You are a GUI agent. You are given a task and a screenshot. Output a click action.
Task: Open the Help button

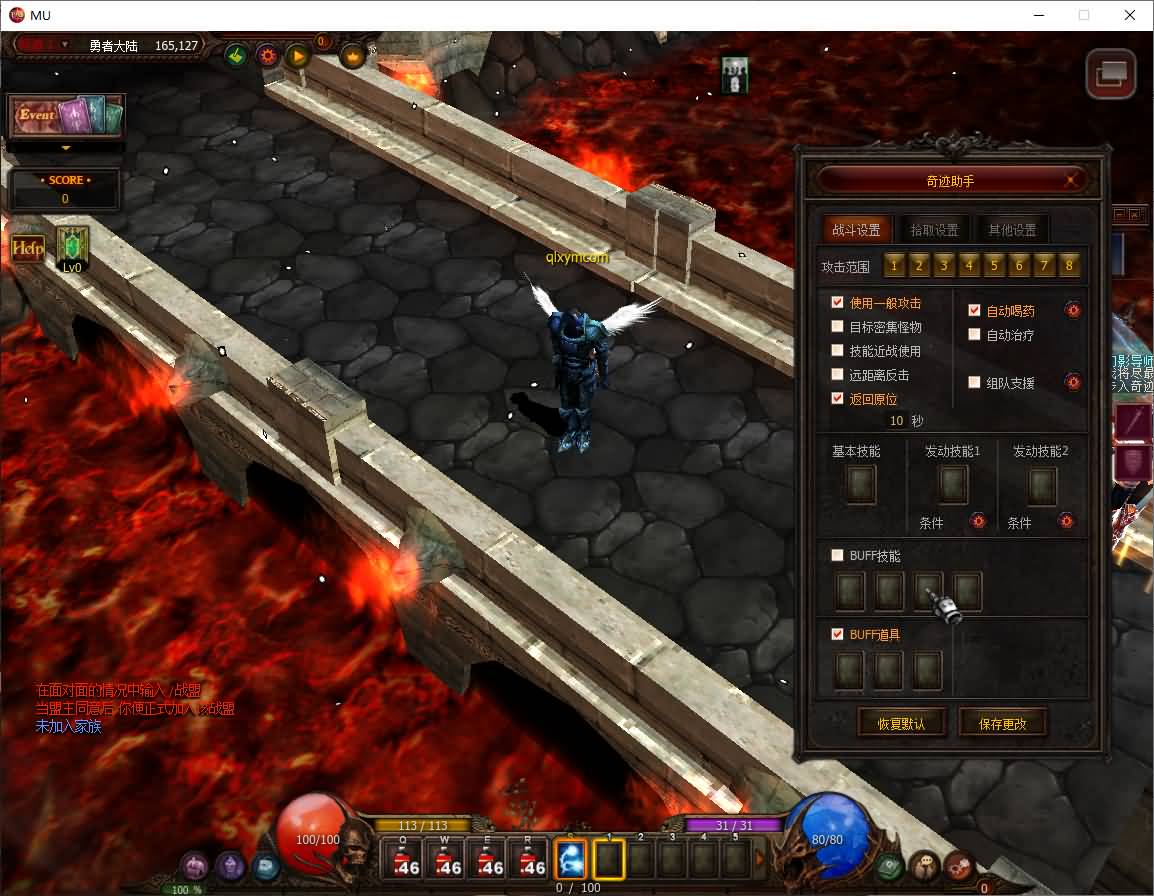(x=27, y=248)
